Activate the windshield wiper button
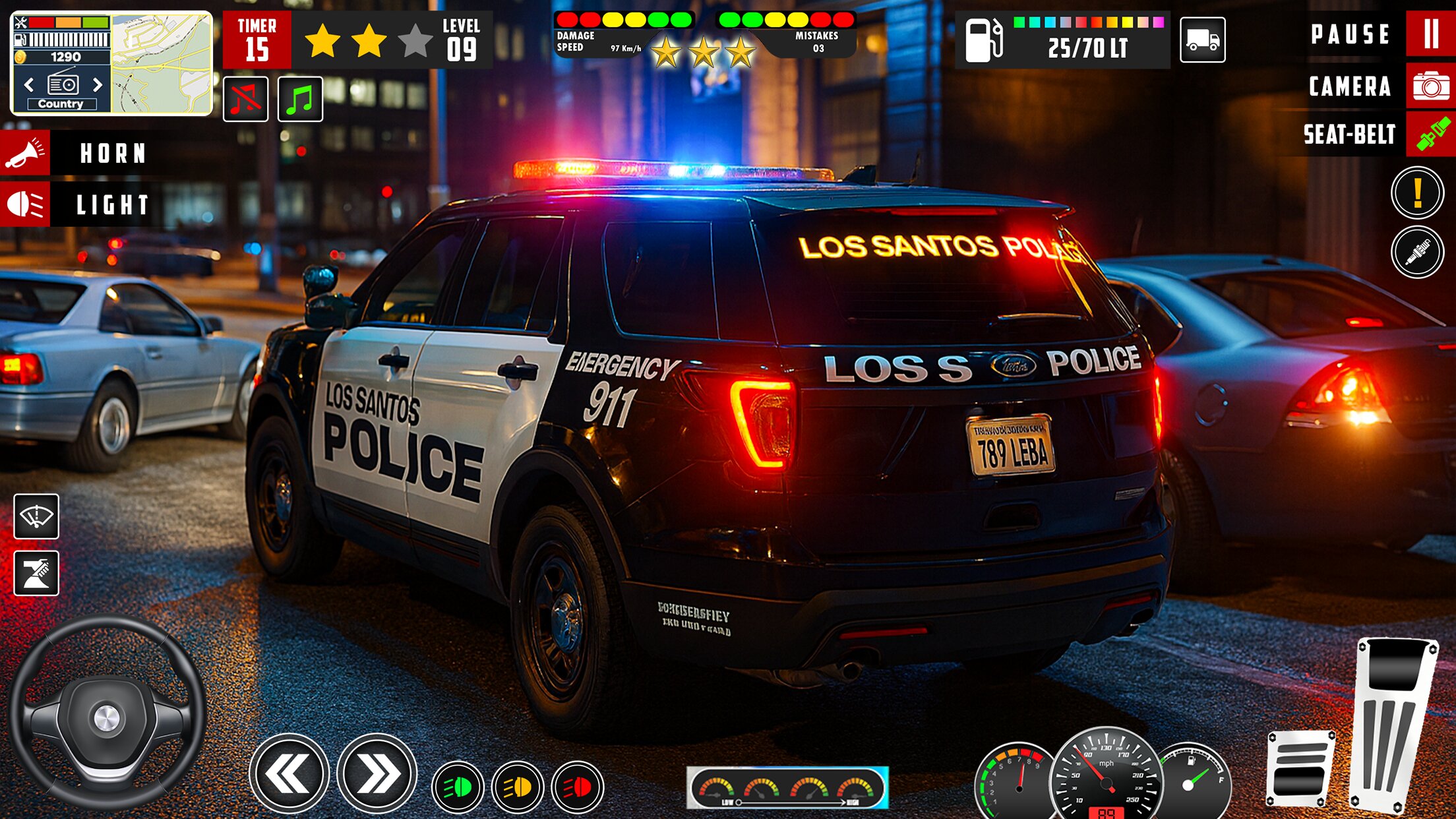This screenshot has height=819, width=1456. point(36,516)
